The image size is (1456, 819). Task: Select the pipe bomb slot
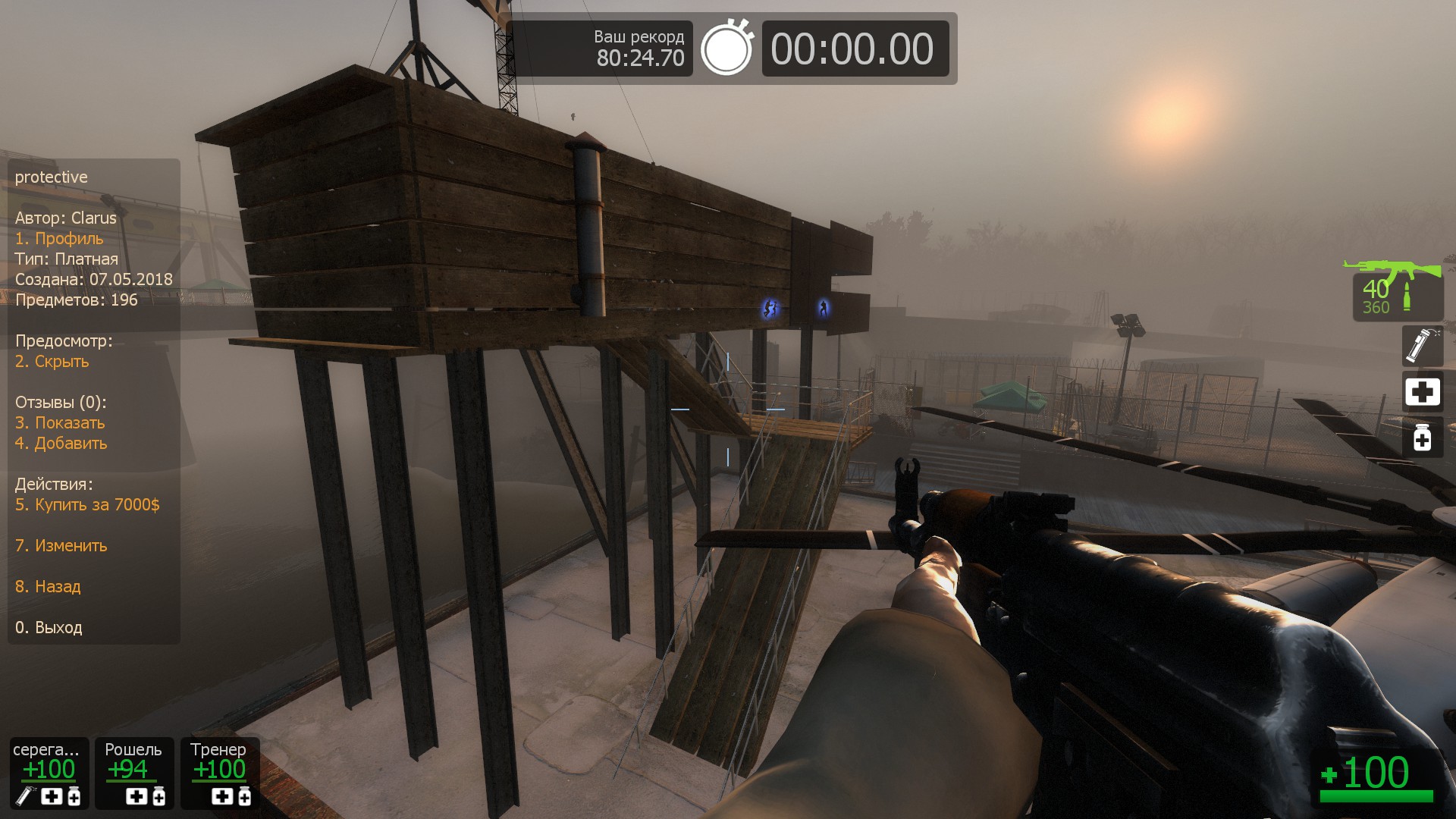1421,347
